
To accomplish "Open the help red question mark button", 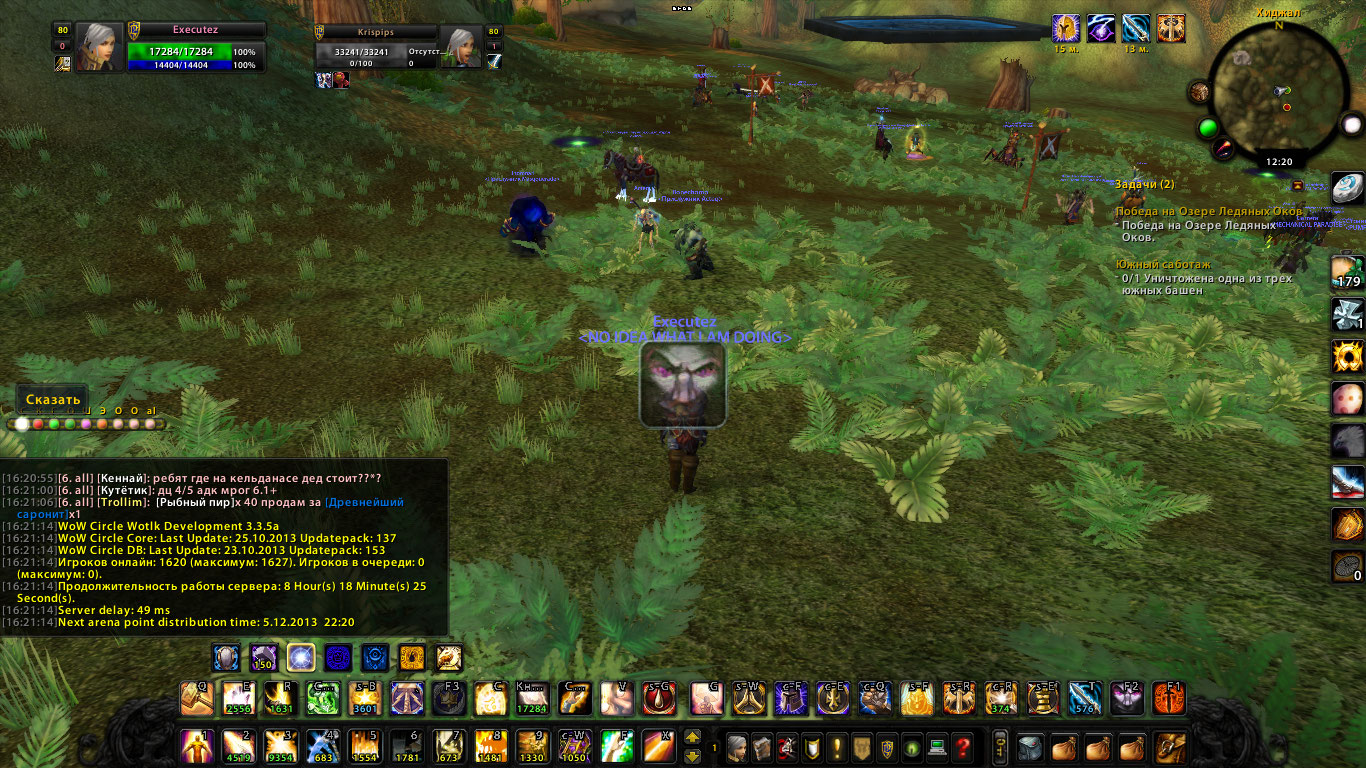I will [x=962, y=747].
